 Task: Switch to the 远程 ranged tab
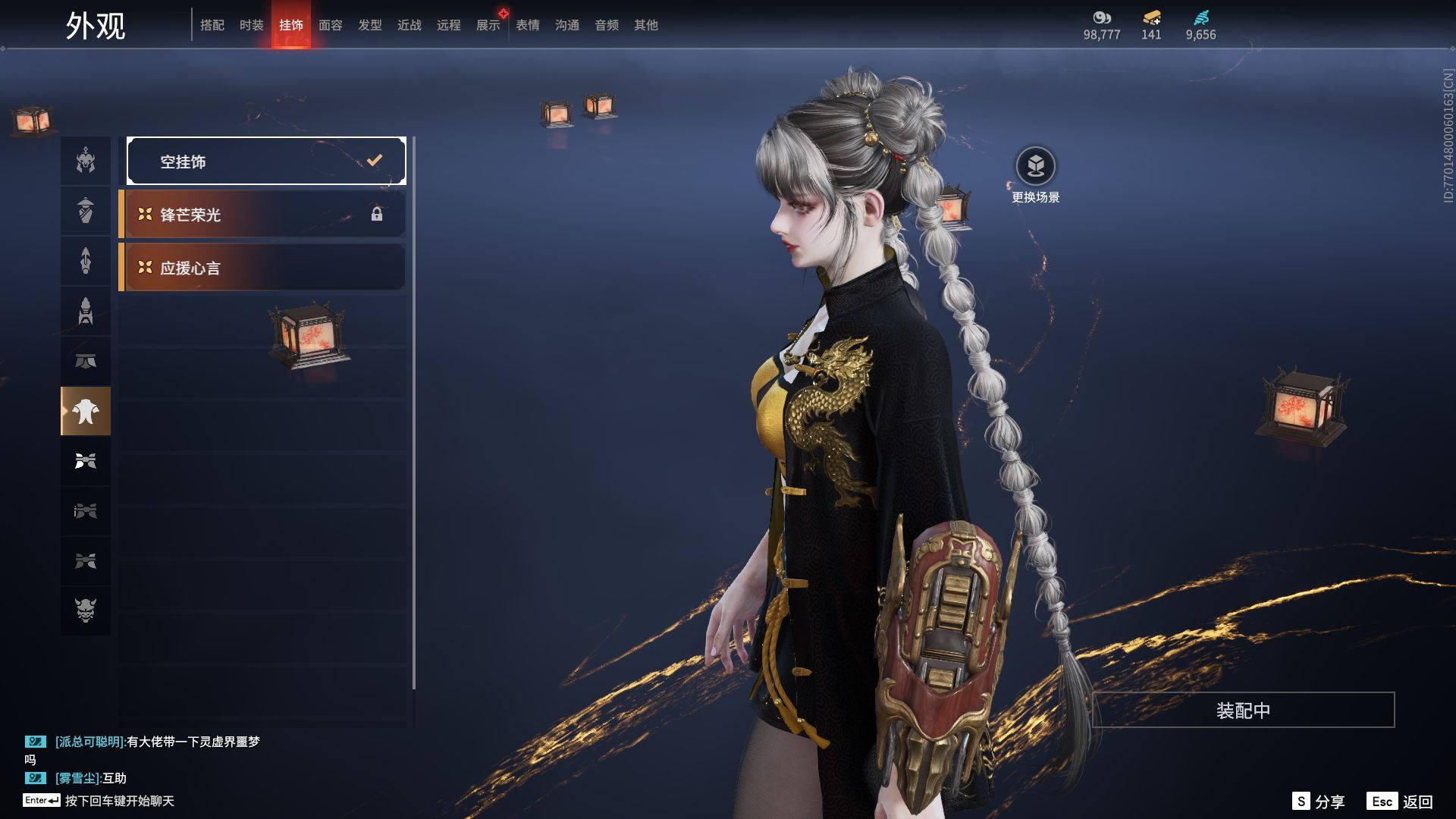coord(449,25)
